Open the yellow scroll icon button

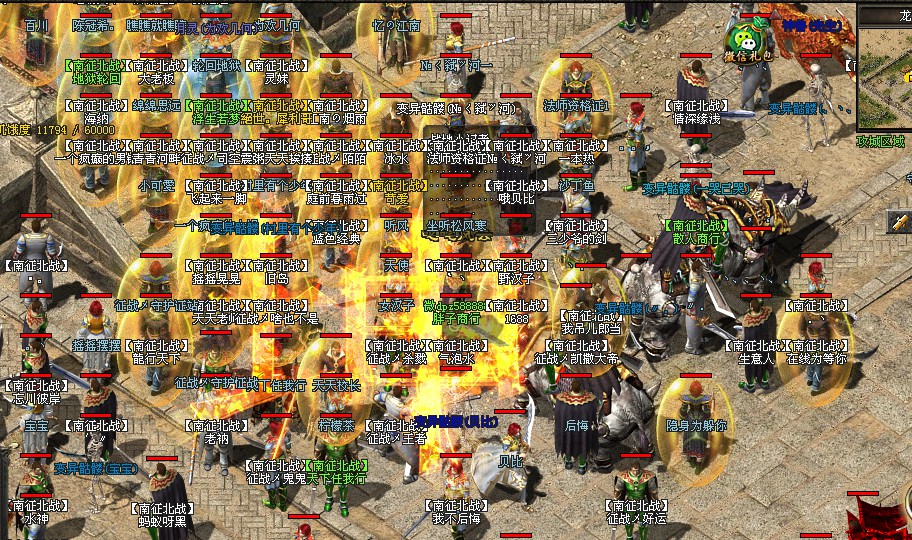tap(897, 222)
